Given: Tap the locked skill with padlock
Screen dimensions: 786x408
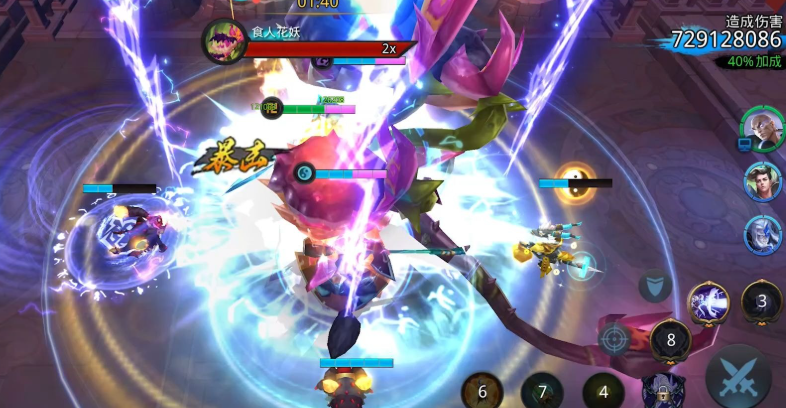Looking at the screenshot, I should [x=661, y=390].
